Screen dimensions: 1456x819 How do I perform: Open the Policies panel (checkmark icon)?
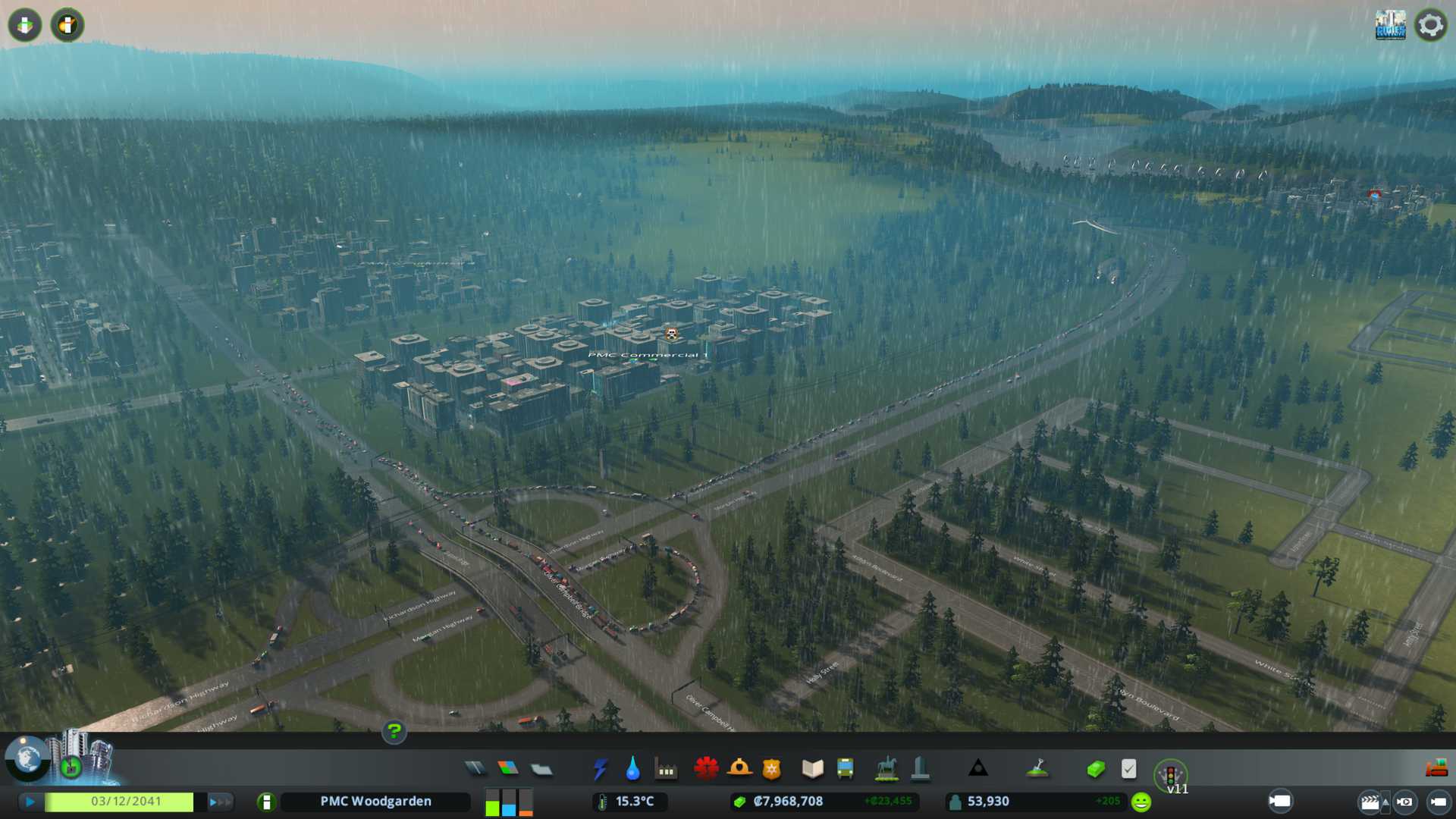click(x=1128, y=769)
